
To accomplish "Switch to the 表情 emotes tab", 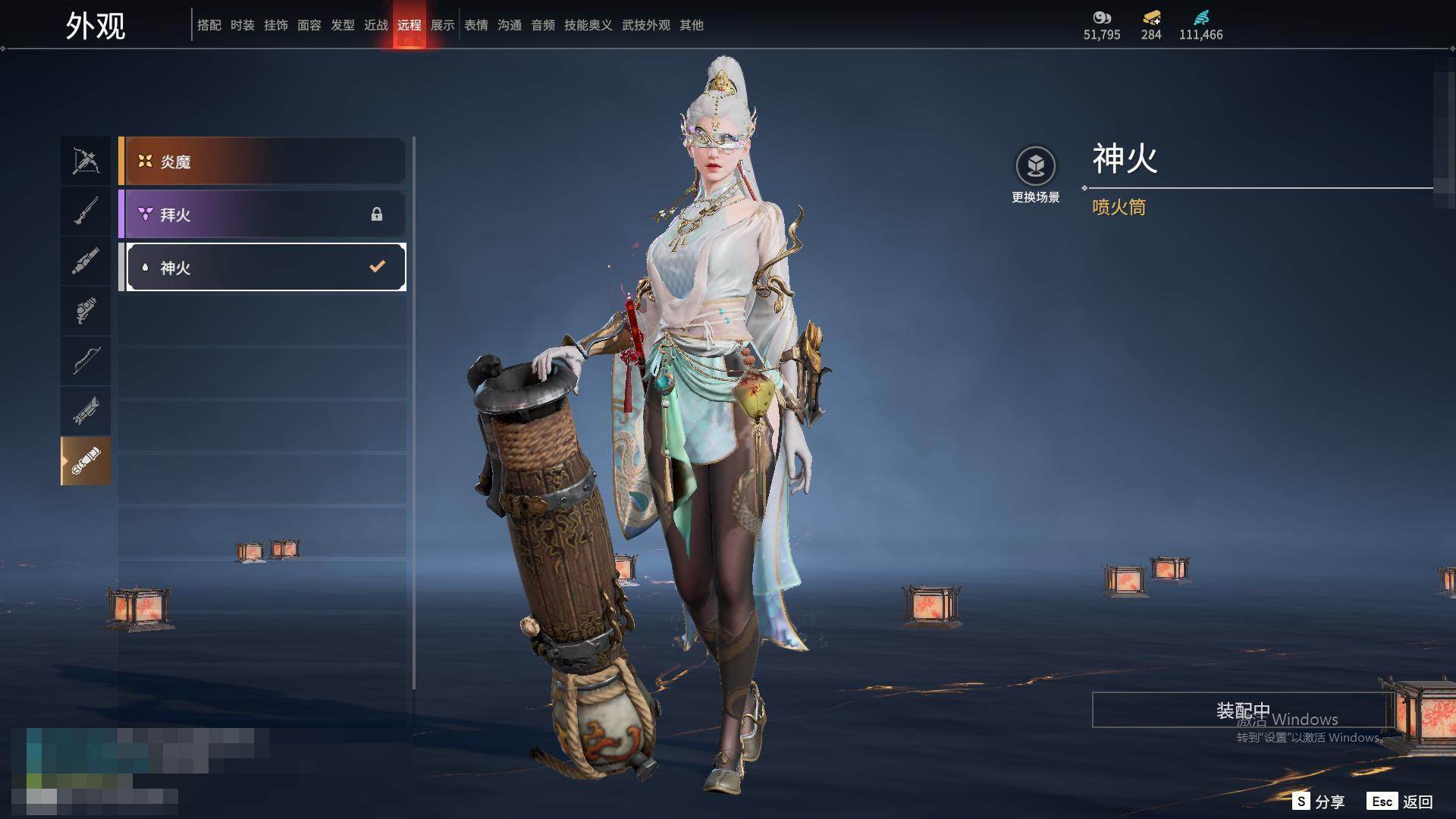I will (x=476, y=25).
